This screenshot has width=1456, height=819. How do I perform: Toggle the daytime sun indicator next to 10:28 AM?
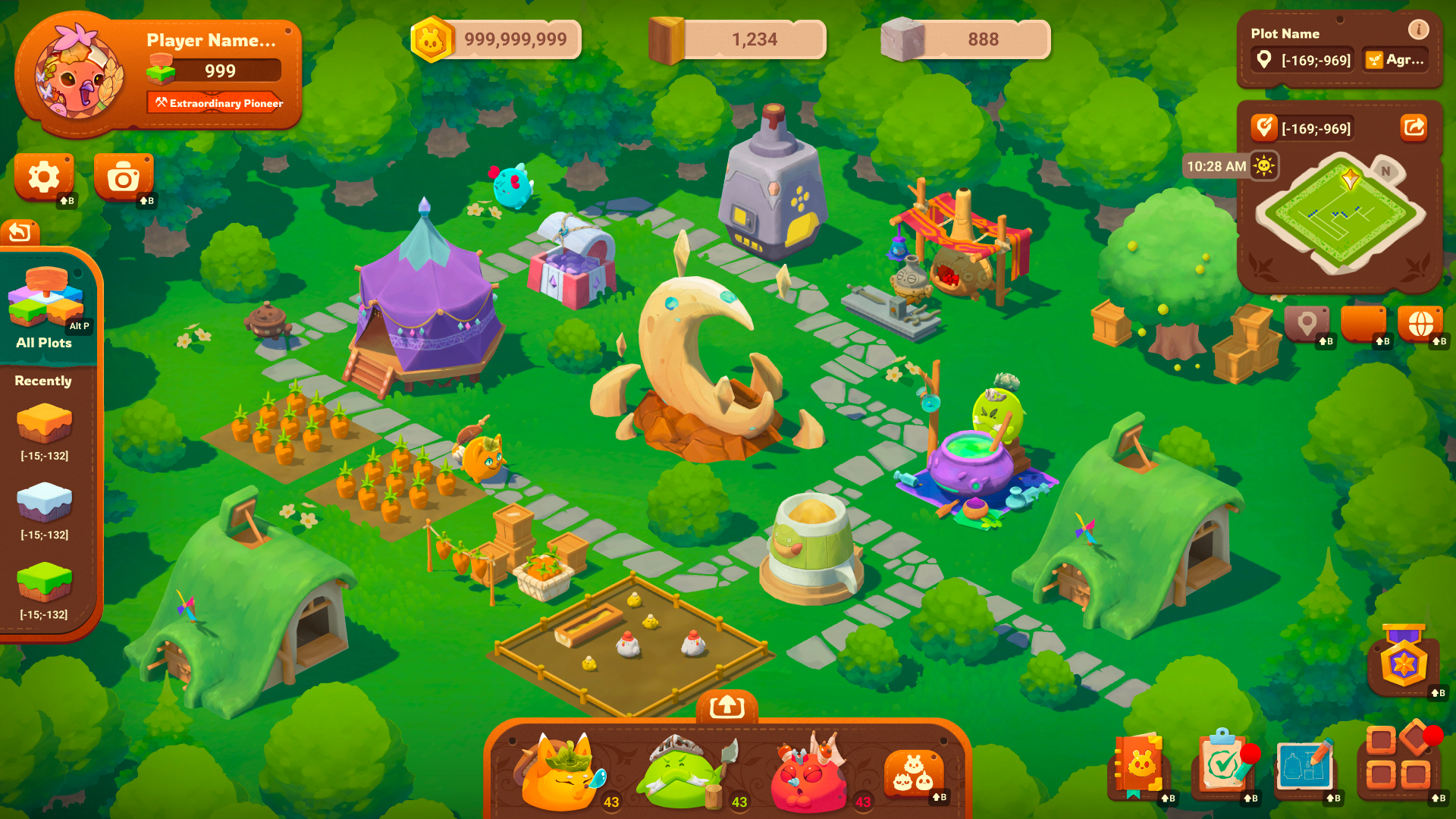[x=1265, y=165]
